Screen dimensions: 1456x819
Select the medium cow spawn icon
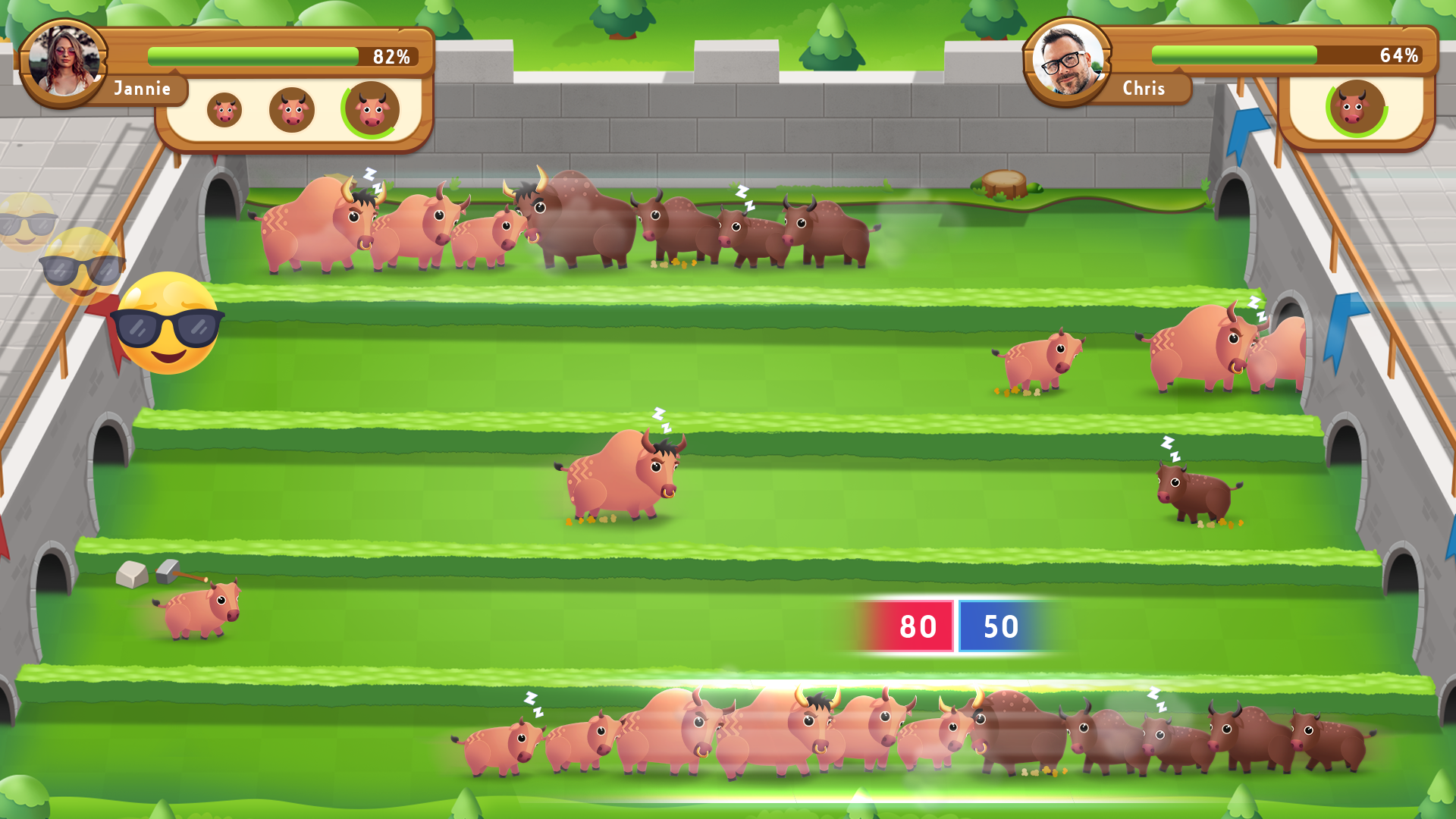click(x=292, y=111)
